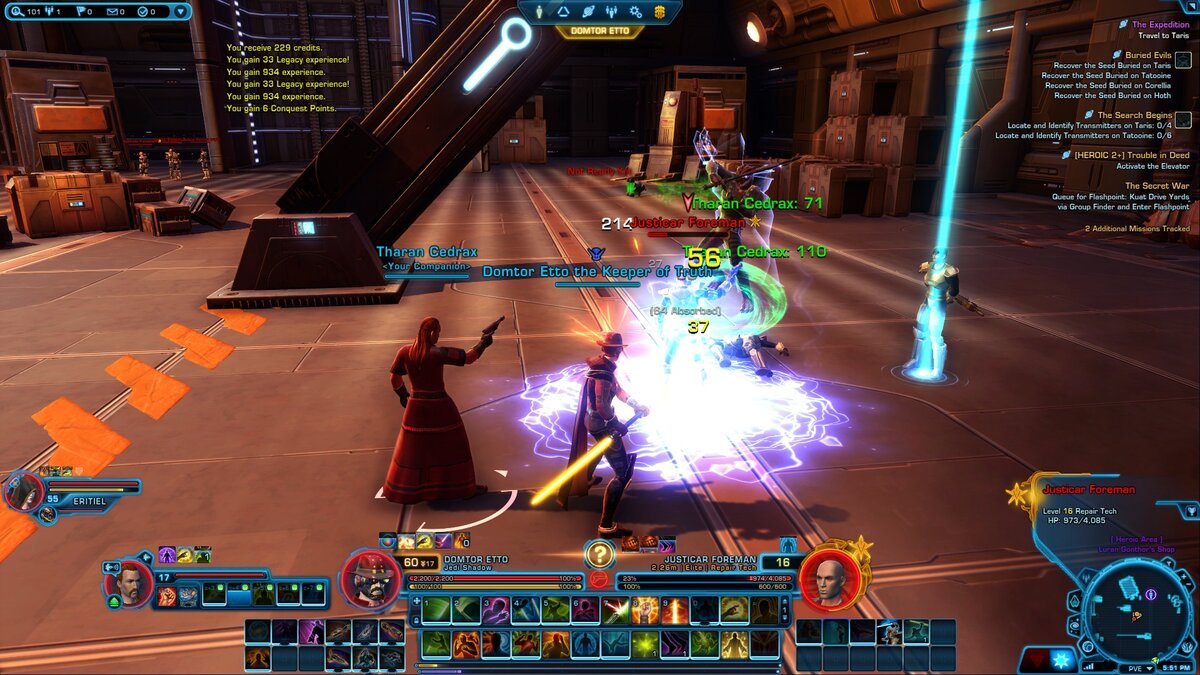1200x675 pixels.
Task: Open the minimap
Action: [x=1135, y=609]
